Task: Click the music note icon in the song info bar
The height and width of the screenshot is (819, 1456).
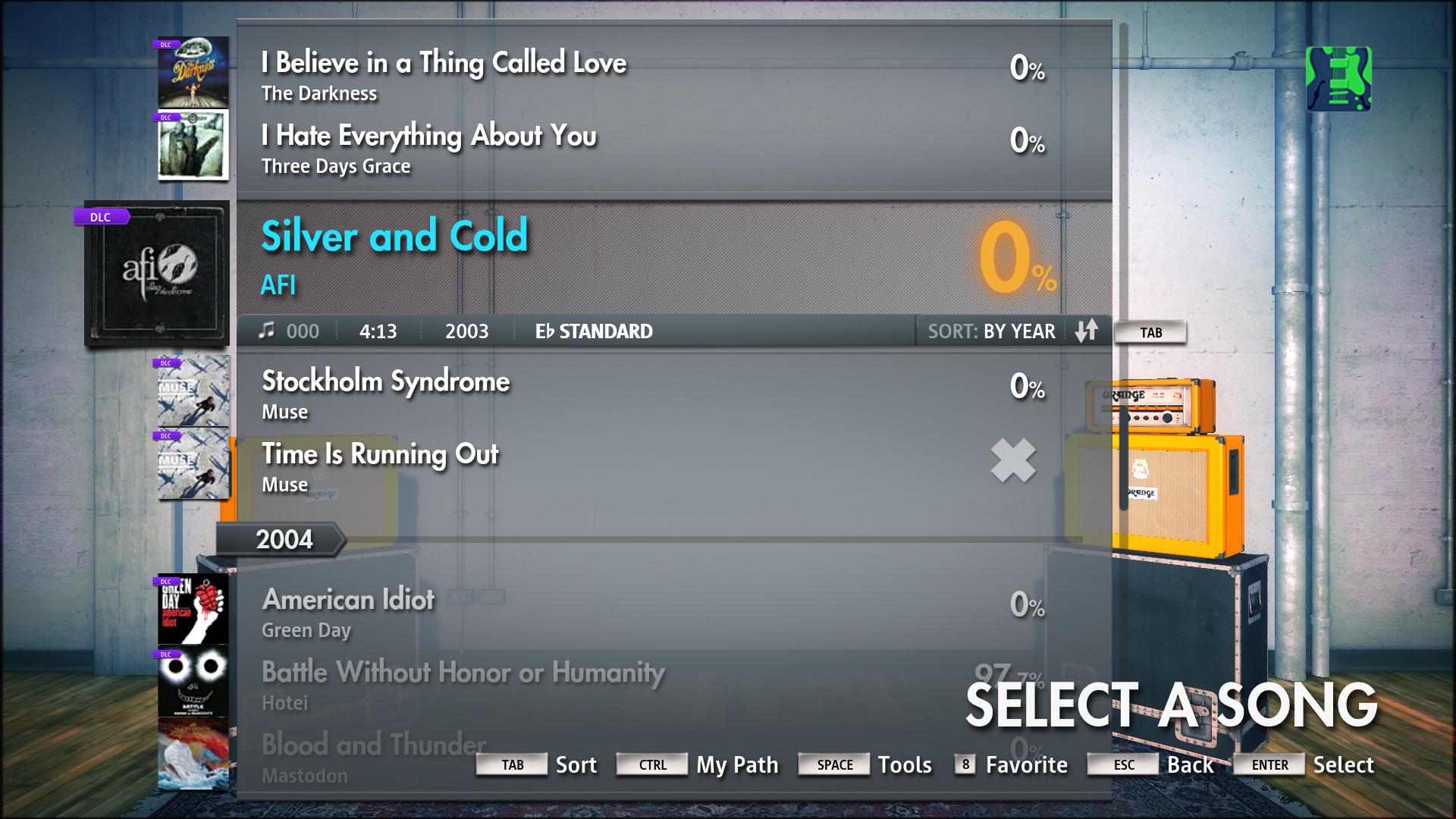Action: point(267,331)
